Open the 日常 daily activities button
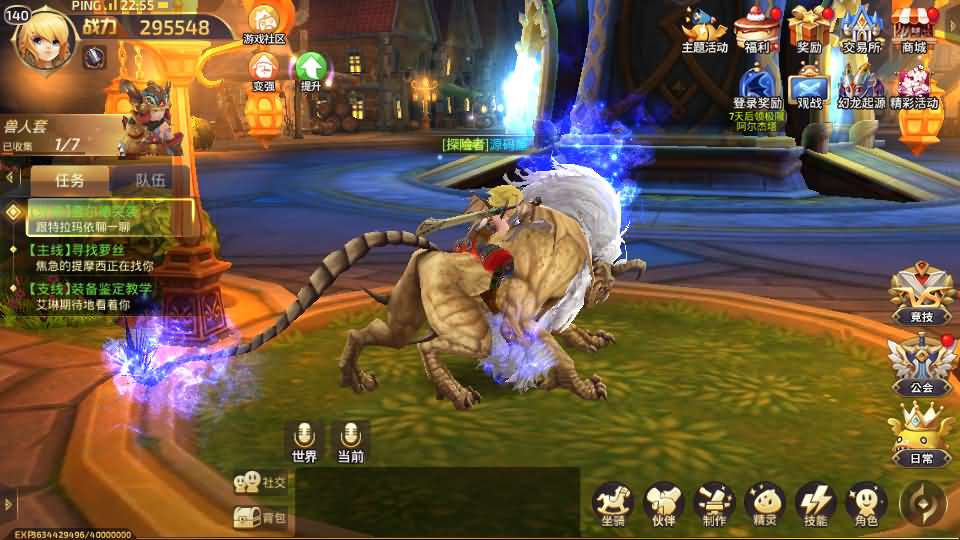This screenshot has width=960, height=540. tap(921, 435)
